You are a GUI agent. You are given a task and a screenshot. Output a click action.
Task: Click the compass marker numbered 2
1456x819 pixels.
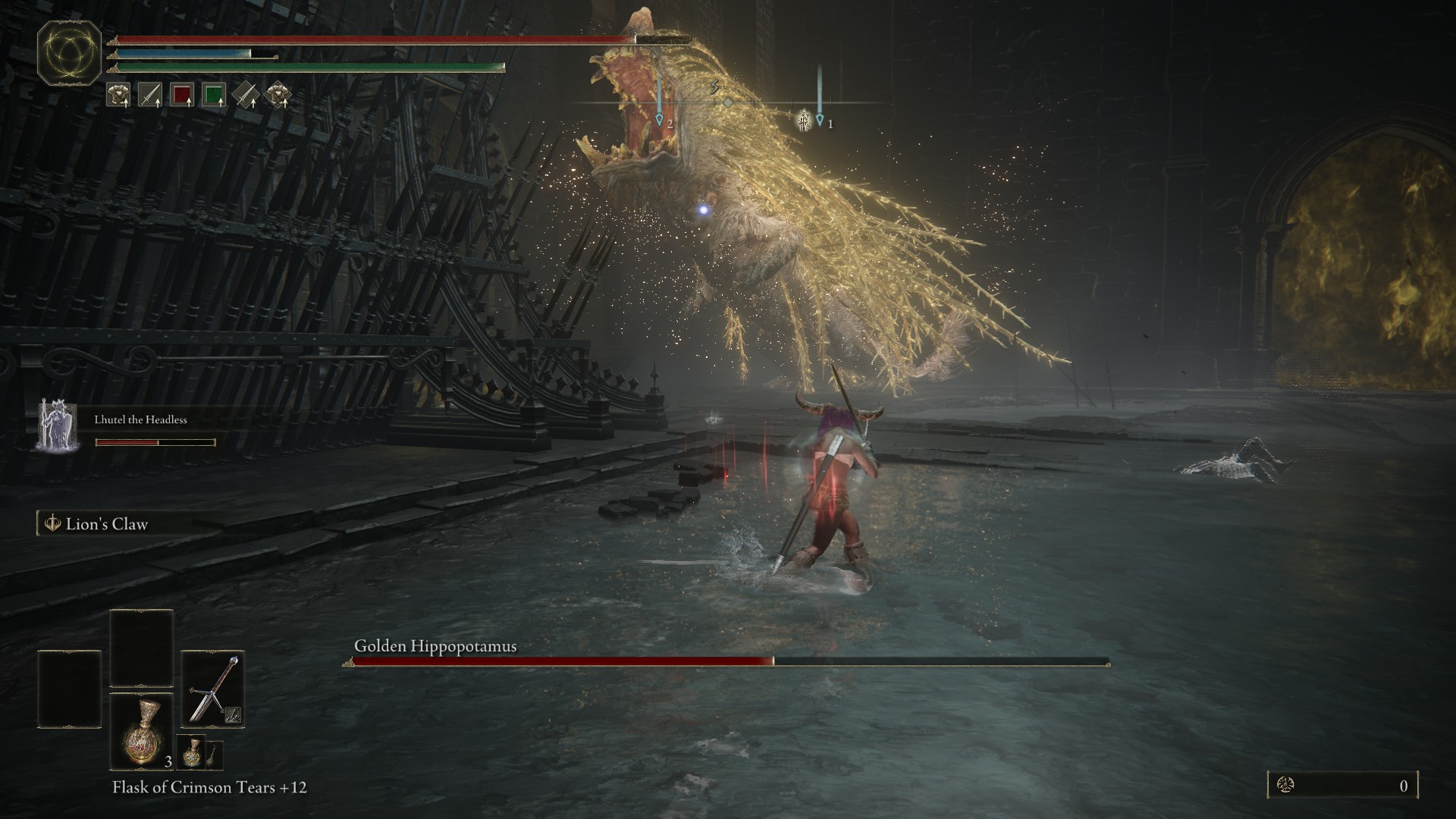click(x=659, y=120)
